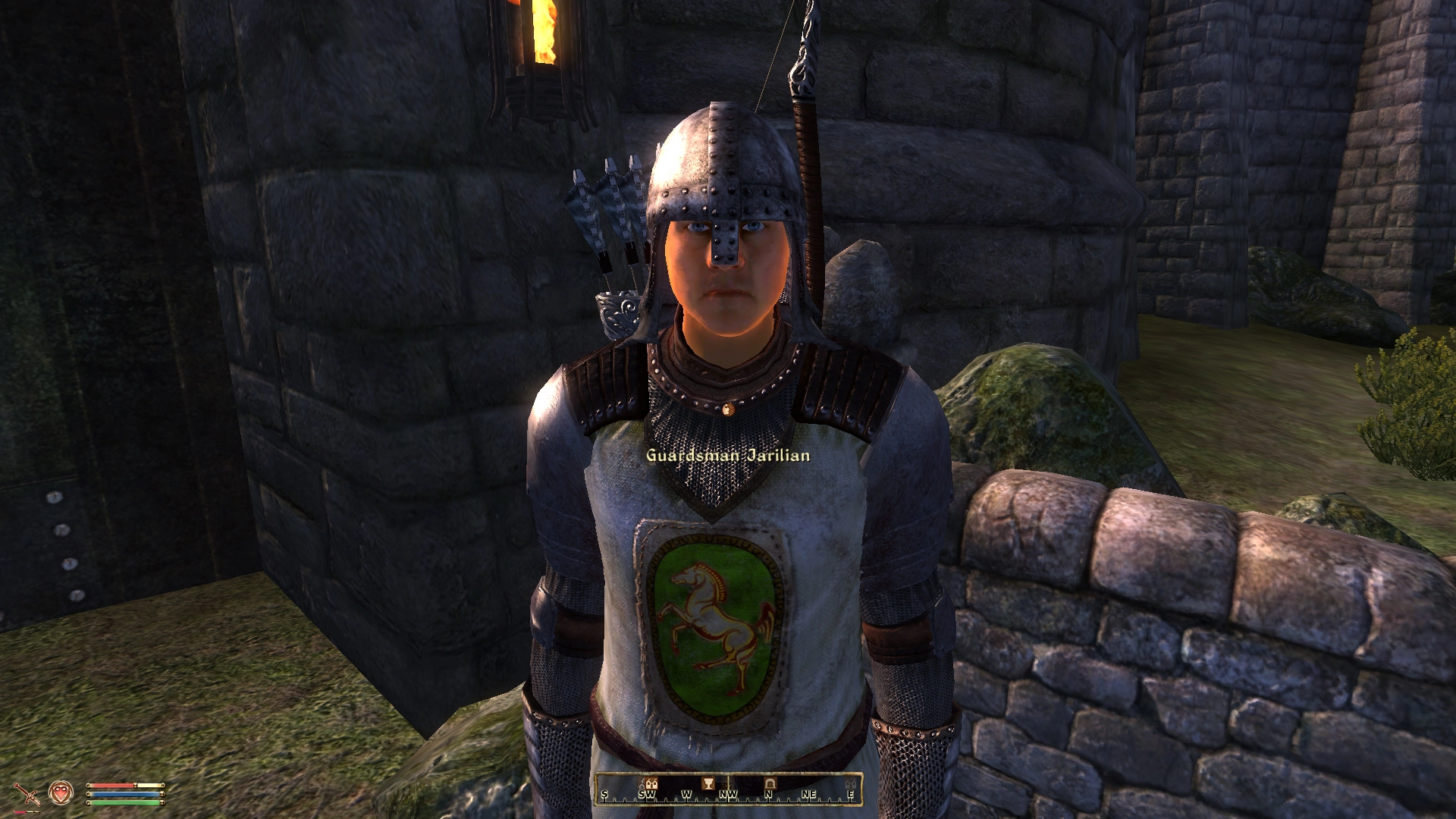Select the equipped sword weapon icon

tap(28, 794)
